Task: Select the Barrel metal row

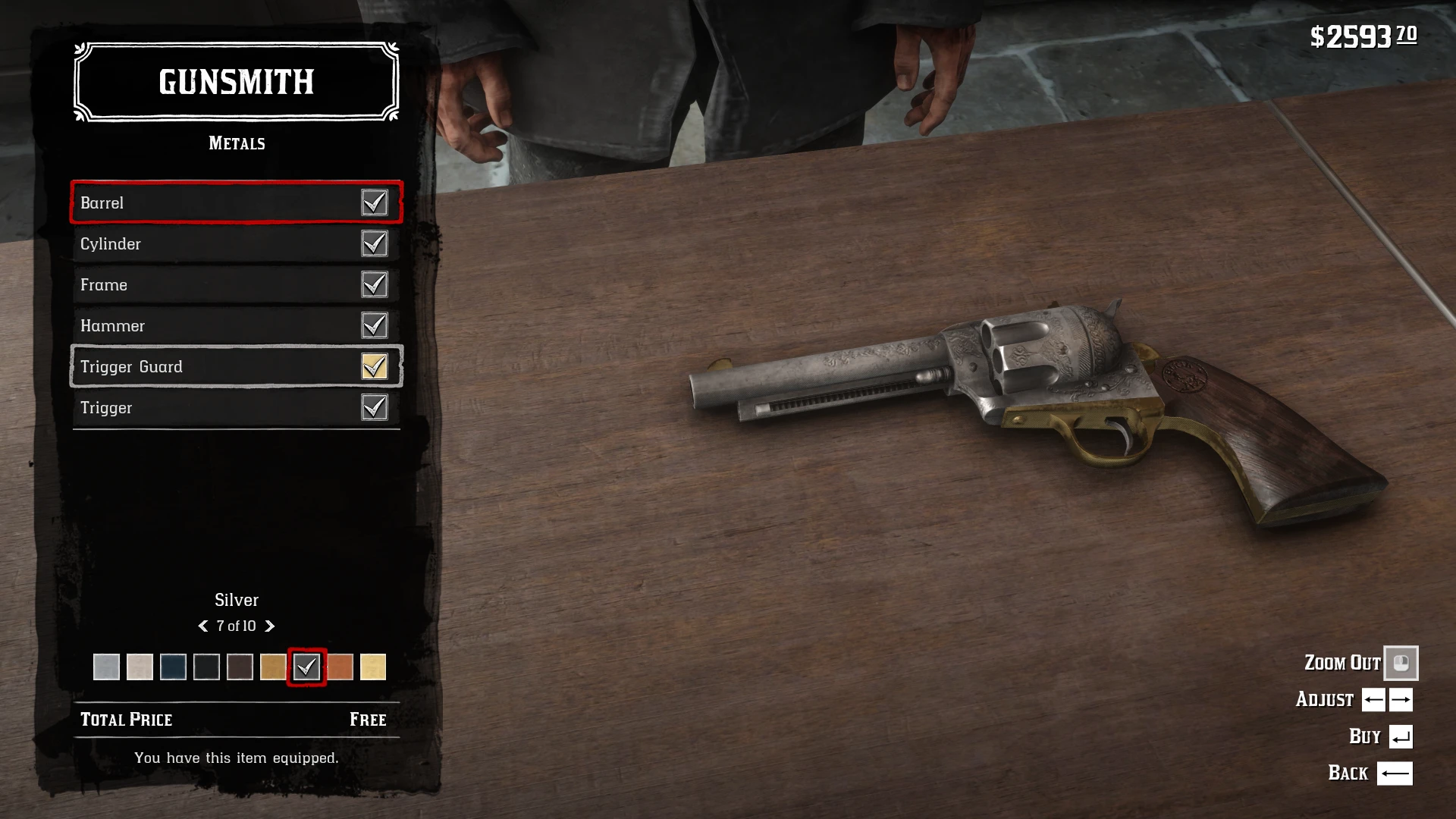Action: (x=236, y=202)
